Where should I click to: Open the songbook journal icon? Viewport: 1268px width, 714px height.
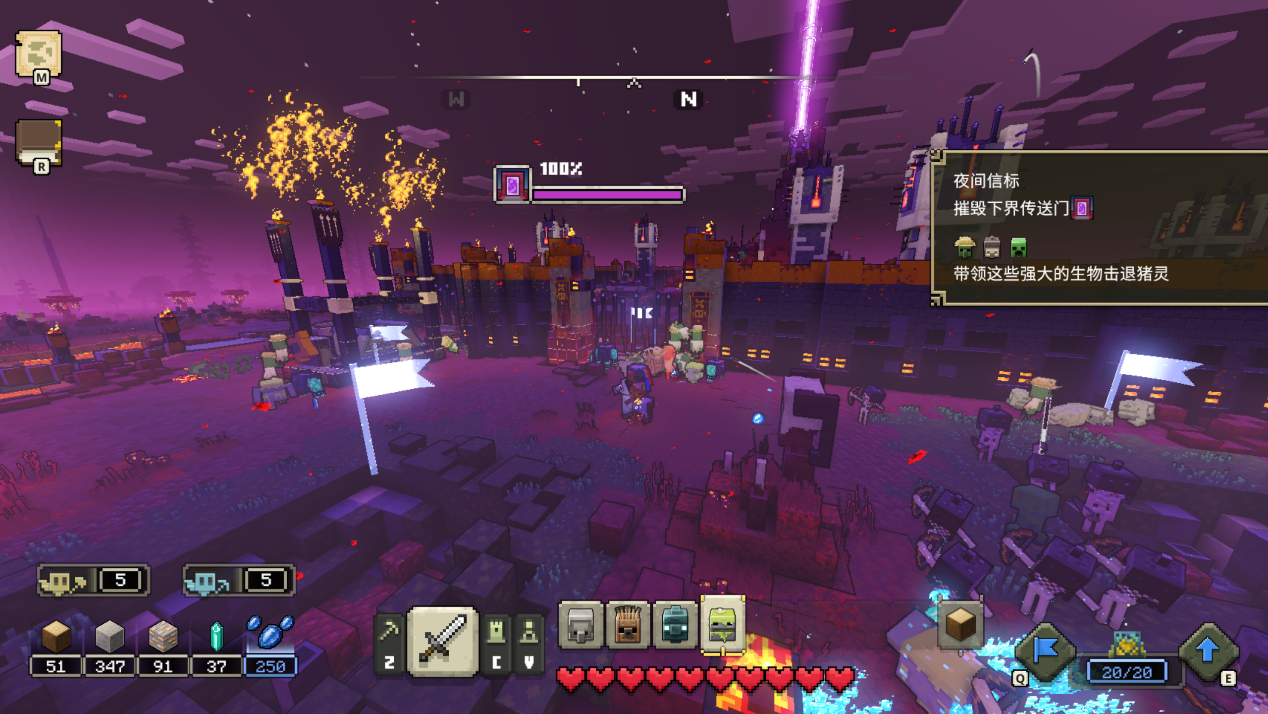click(x=38, y=142)
